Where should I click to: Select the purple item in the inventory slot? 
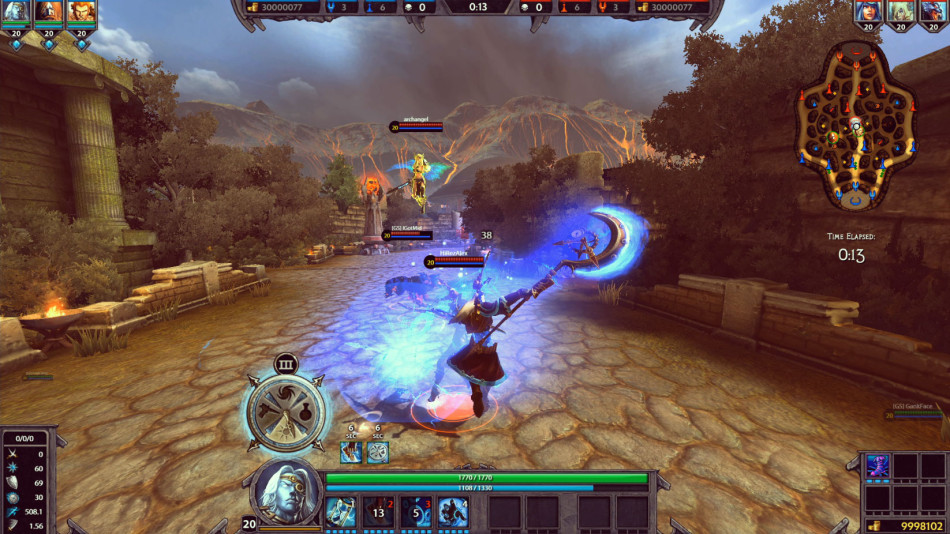coord(878,465)
